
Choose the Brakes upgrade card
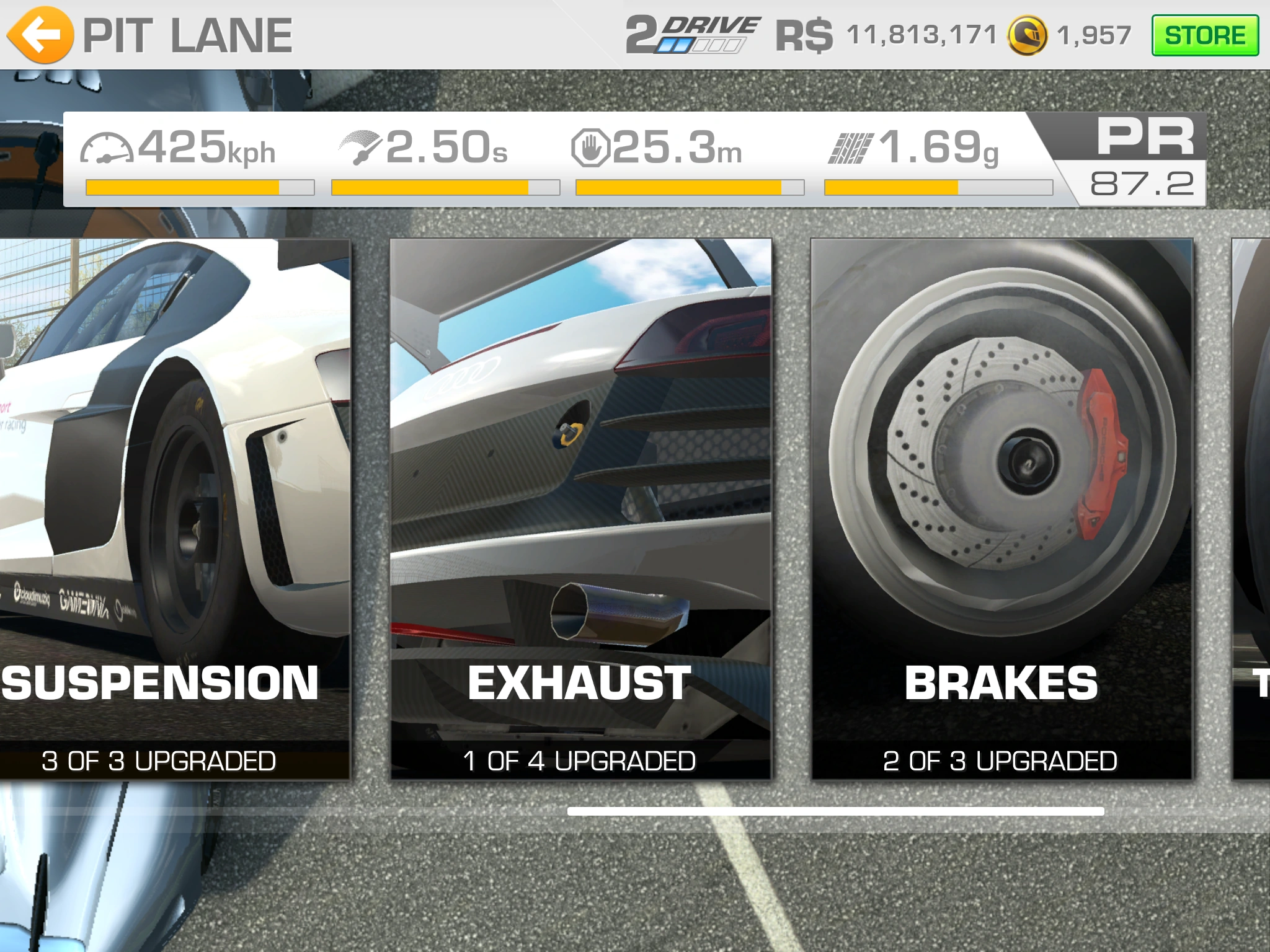[x=1001, y=508]
